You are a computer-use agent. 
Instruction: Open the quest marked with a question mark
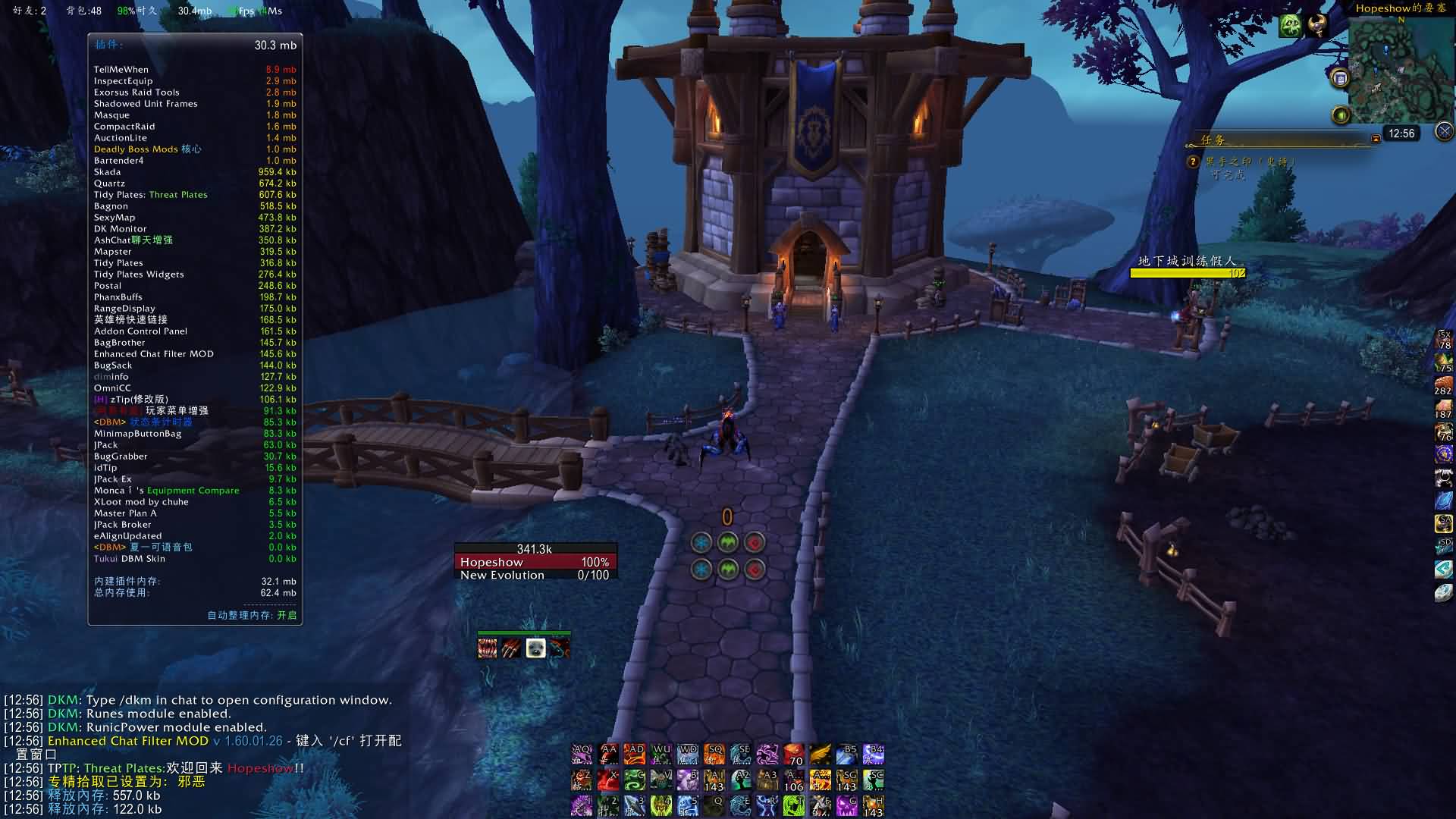pyautogui.click(x=1193, y=162)
